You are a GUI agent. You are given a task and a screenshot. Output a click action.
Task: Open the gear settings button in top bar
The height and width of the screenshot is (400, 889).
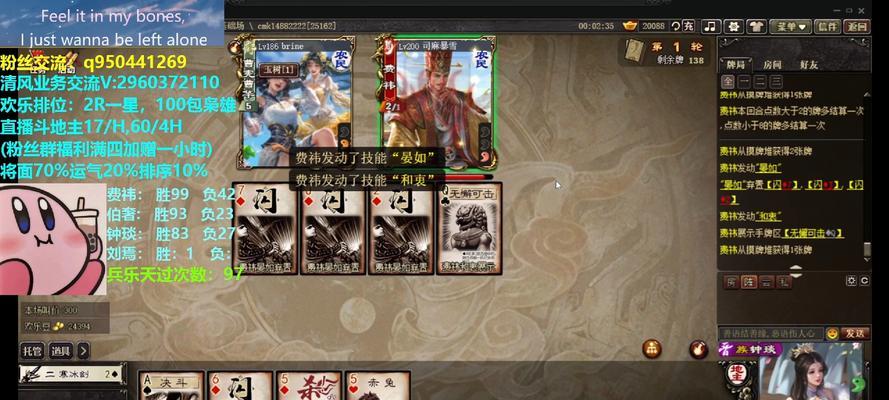coord(735,27)
